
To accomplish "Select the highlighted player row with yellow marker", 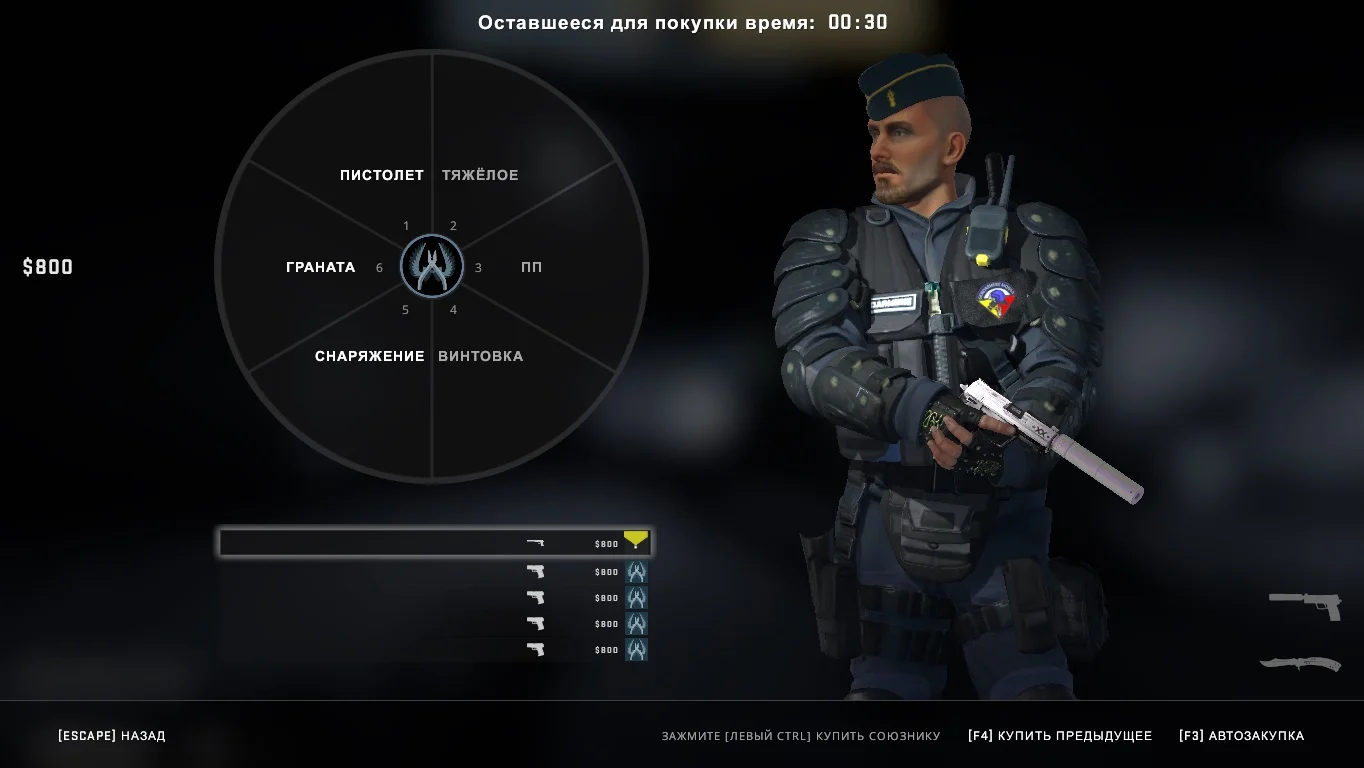I will (435, 543).
